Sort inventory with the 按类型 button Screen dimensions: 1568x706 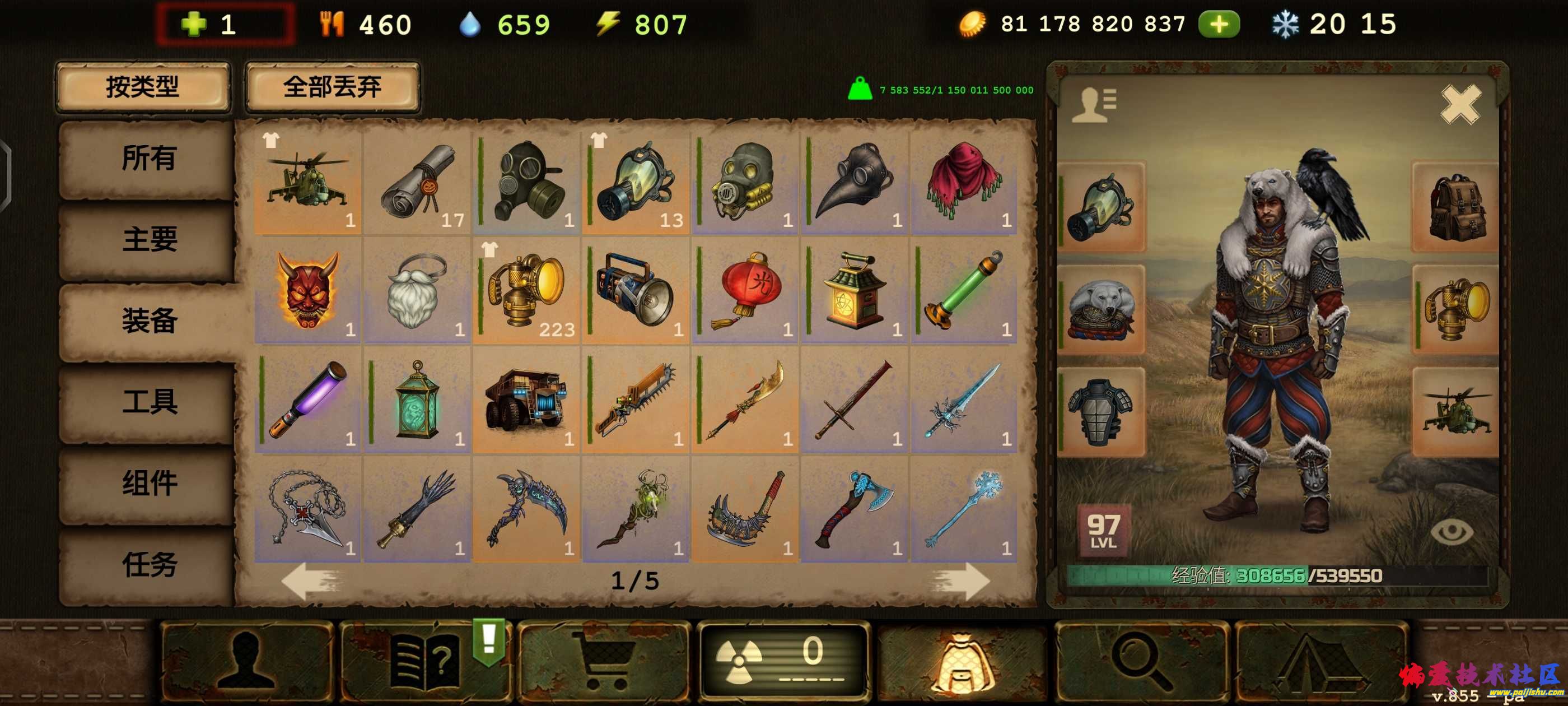142,87
